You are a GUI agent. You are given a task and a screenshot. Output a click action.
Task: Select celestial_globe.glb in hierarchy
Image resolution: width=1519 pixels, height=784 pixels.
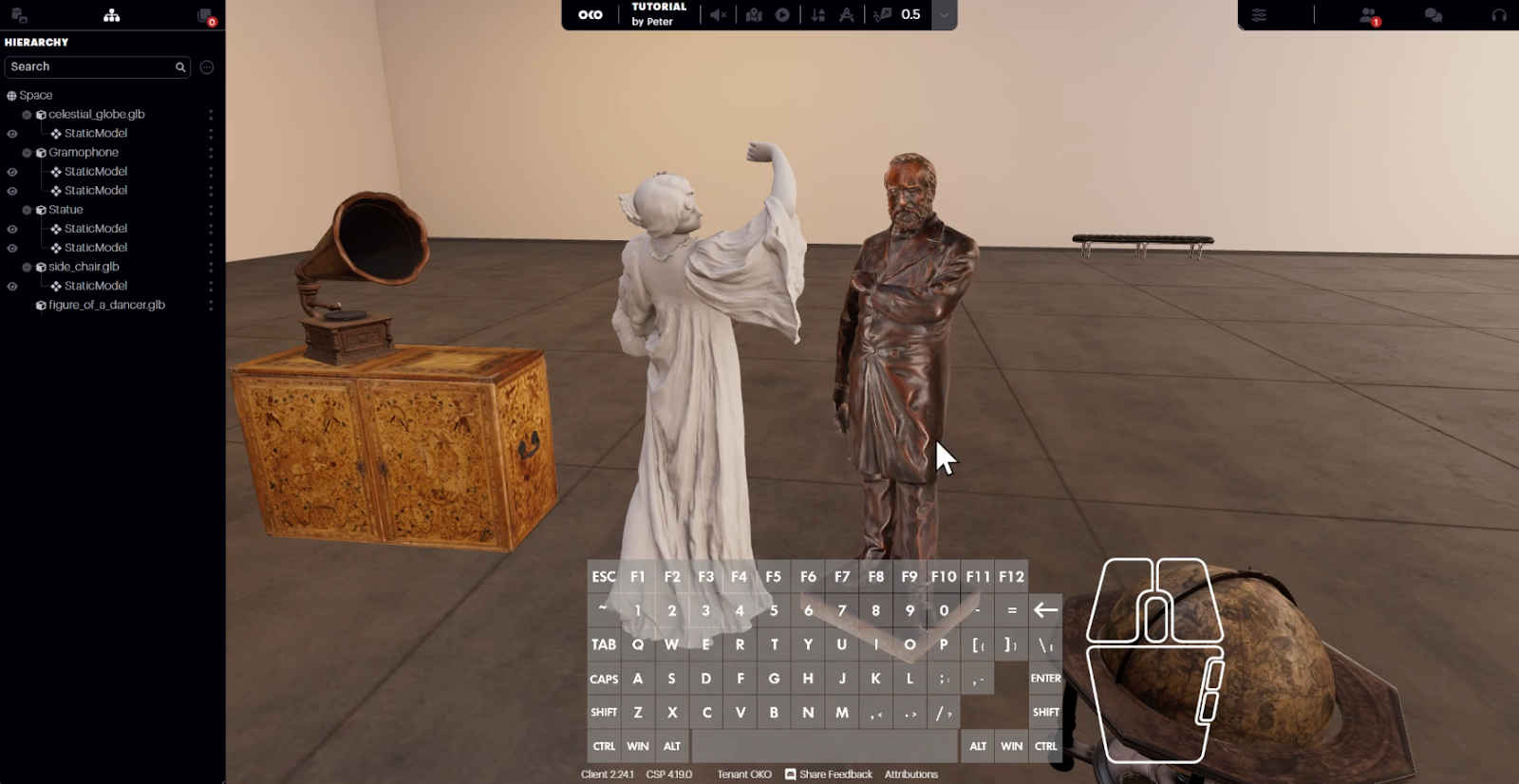96,114
